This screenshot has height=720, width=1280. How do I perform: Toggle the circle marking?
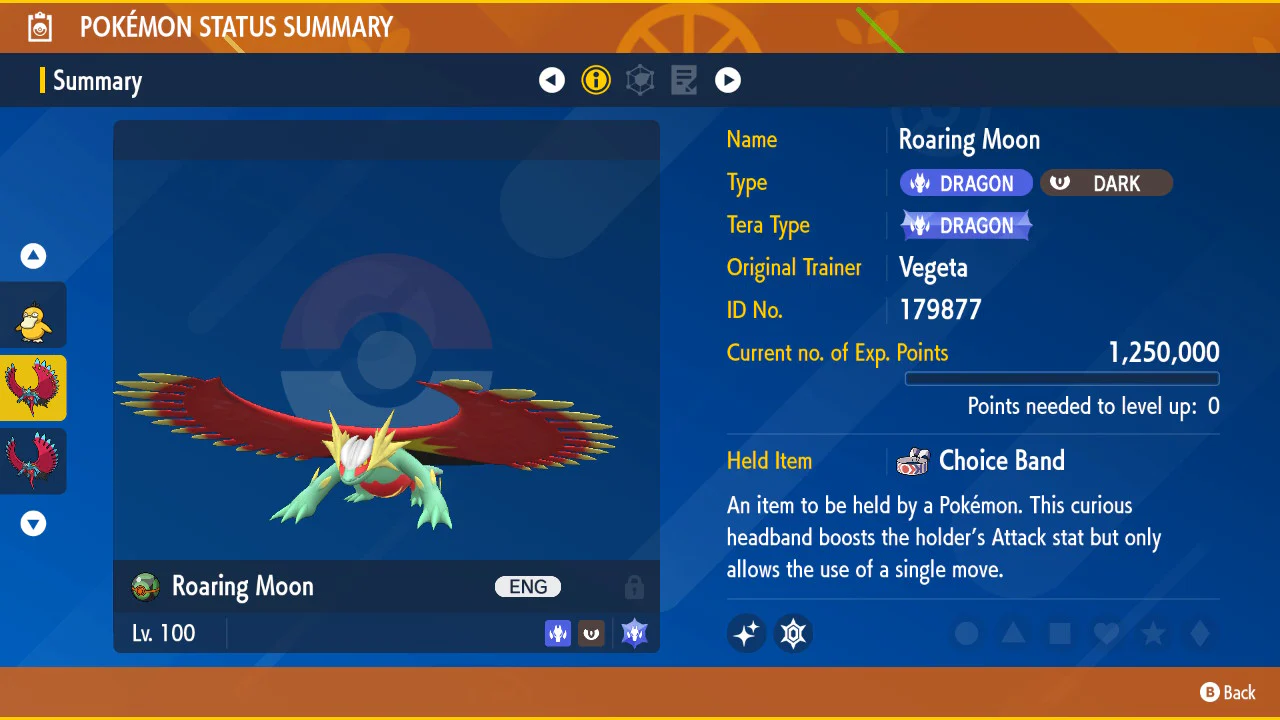coord(966,633)
